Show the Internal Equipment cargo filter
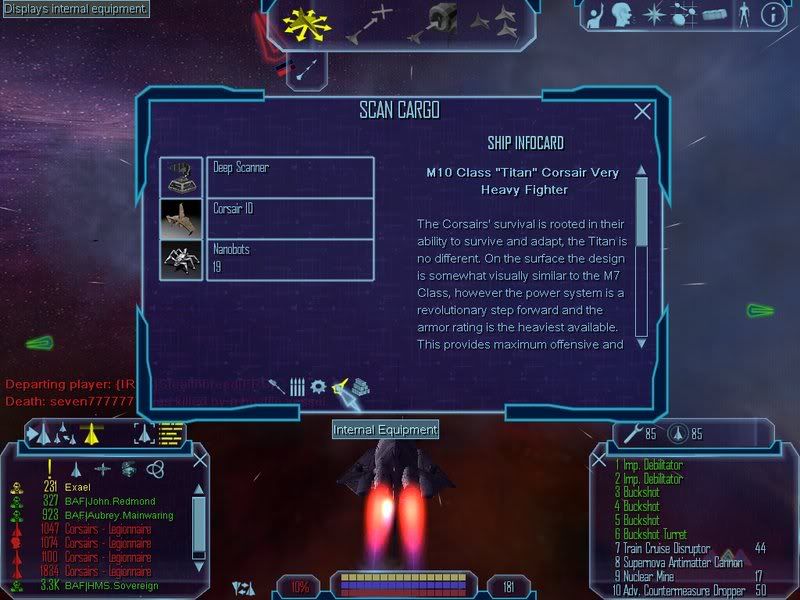This screenshot has height=600, width=800. pyautogui.click(x=341, y=386)
